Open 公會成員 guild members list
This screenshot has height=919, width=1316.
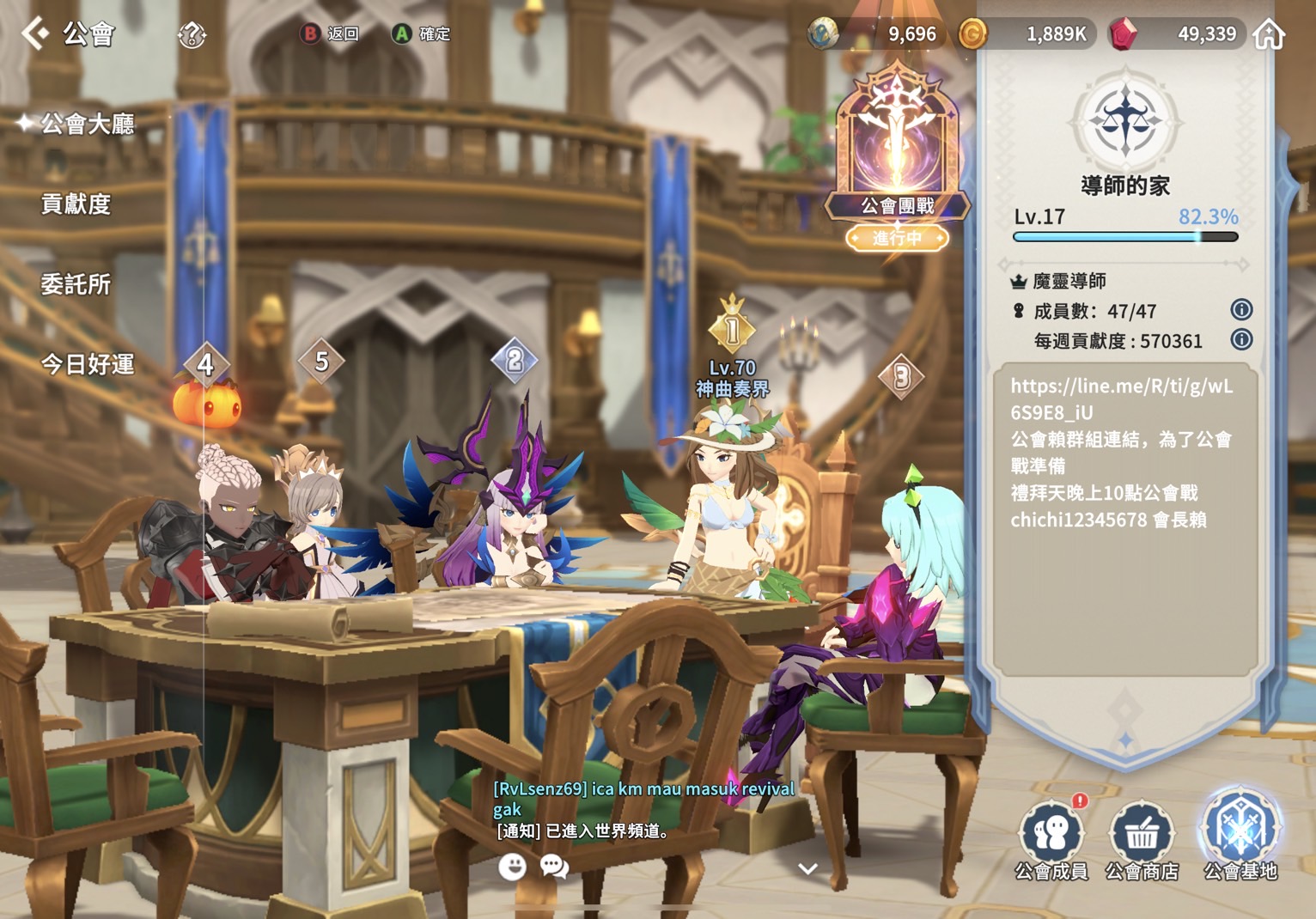tap(1051, 839)
